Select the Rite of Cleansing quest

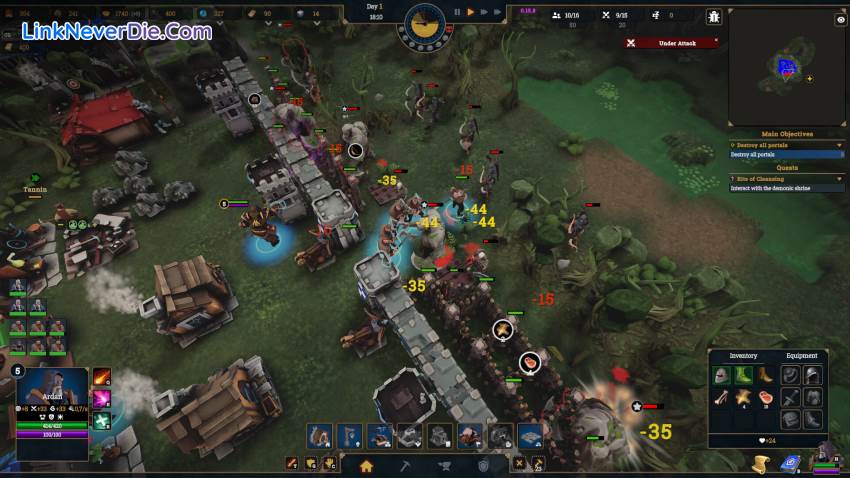click(760, 179)
